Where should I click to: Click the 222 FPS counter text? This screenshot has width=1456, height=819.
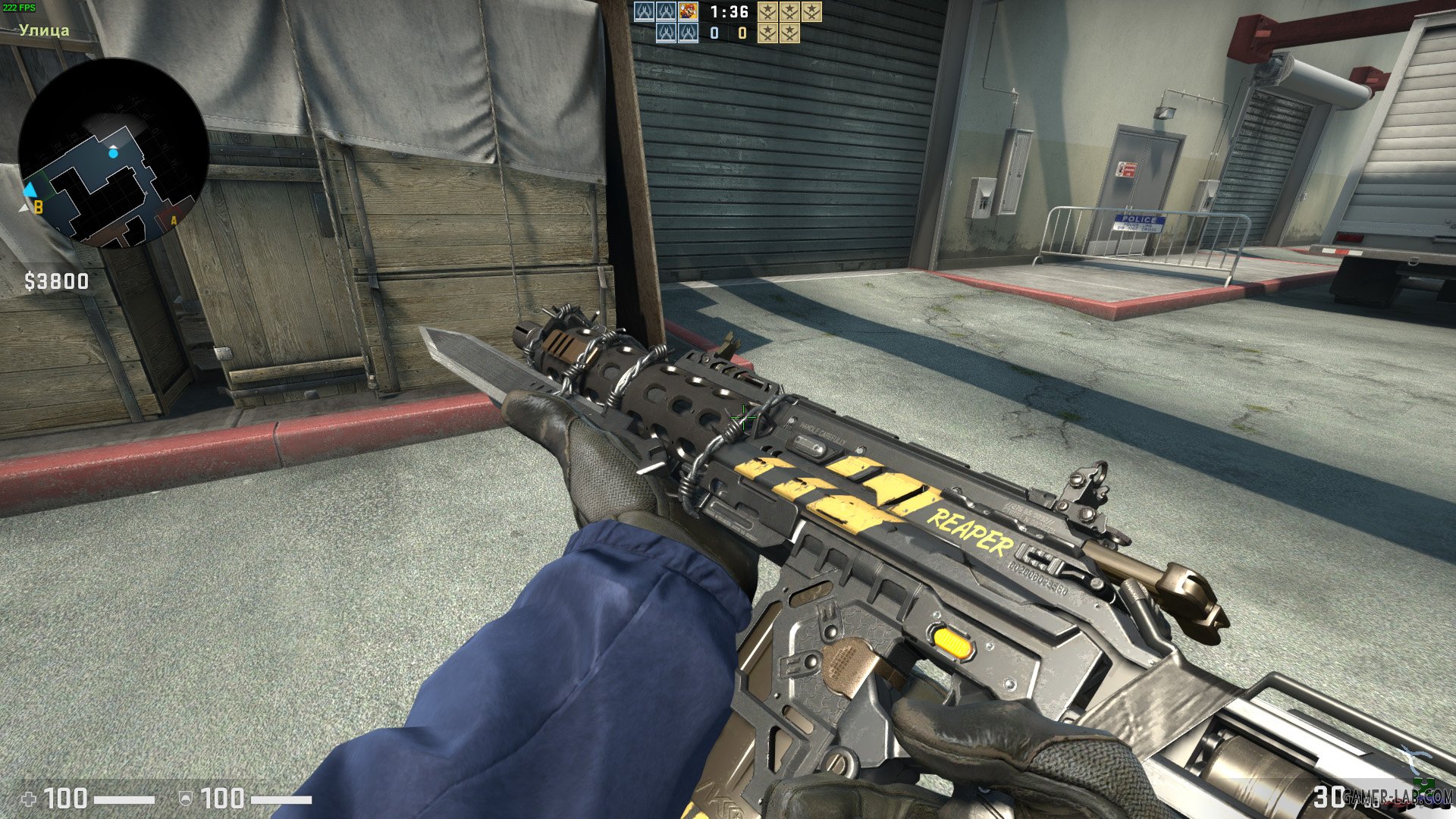21,9
